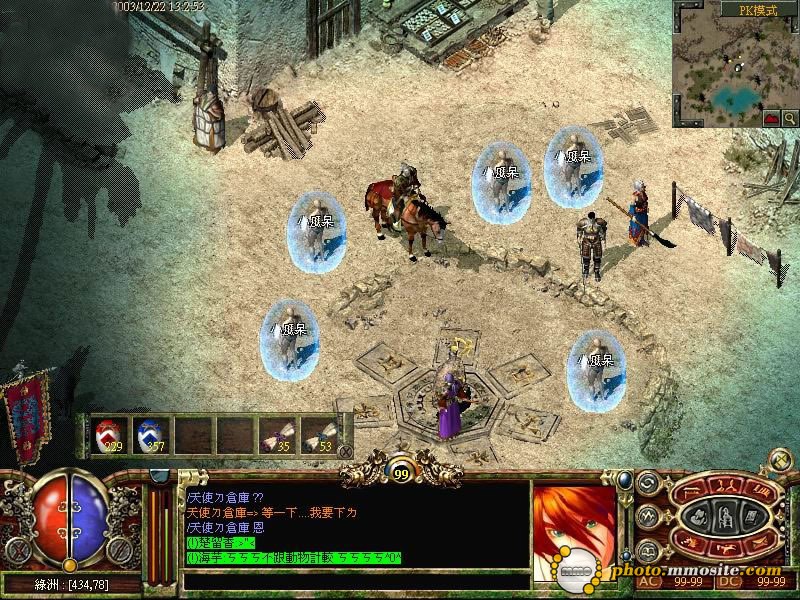Click the chat text input field
Screen dimensions: 800x600
pos(355,579)
